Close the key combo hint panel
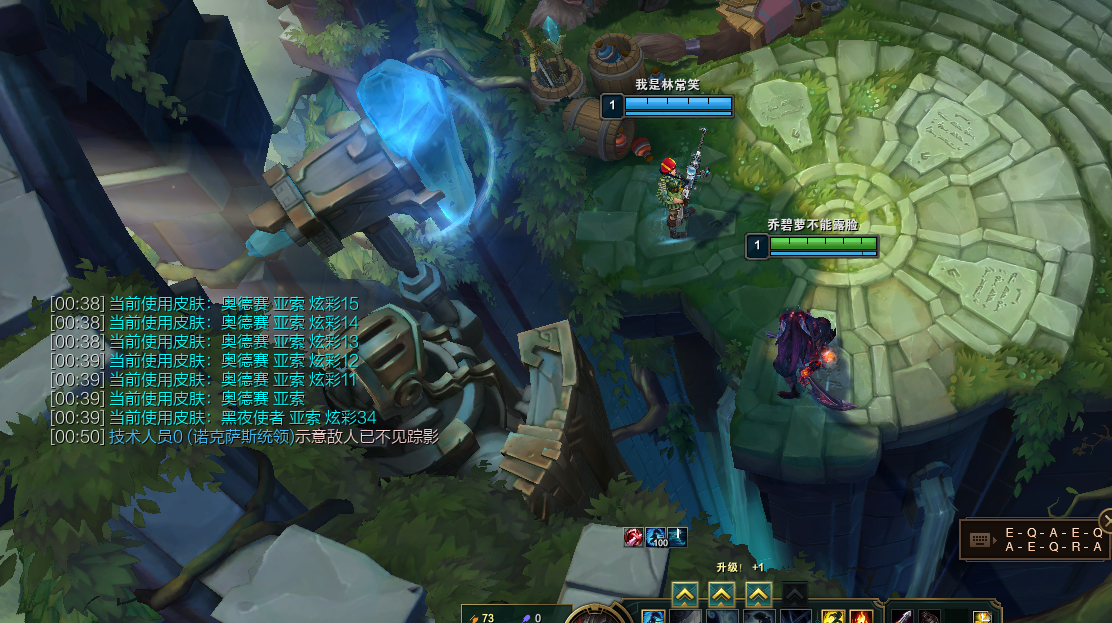1112x623 pixels. pos(1106,520)
